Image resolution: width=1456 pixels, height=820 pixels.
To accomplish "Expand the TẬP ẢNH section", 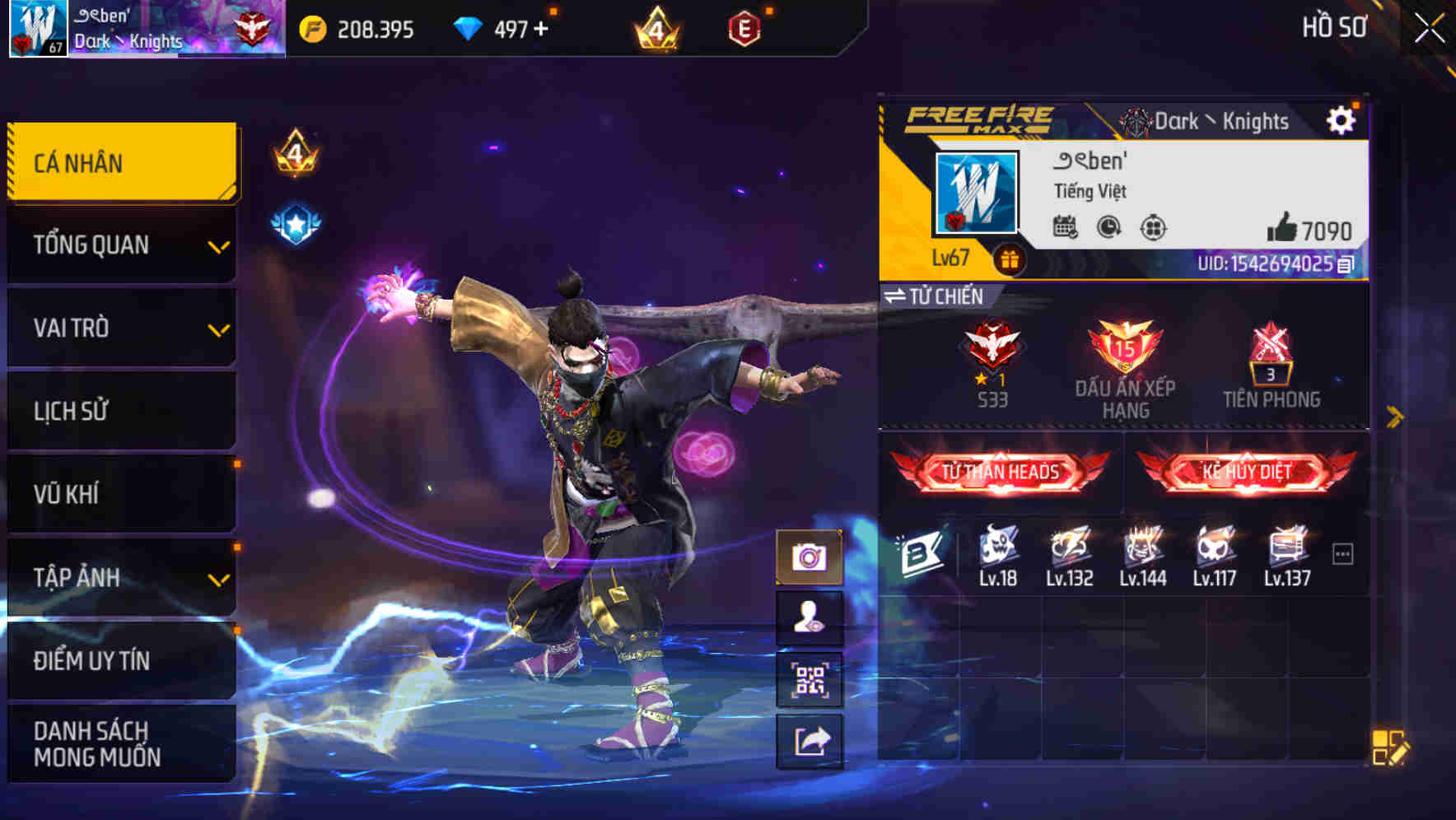I will tap(120, 577).
